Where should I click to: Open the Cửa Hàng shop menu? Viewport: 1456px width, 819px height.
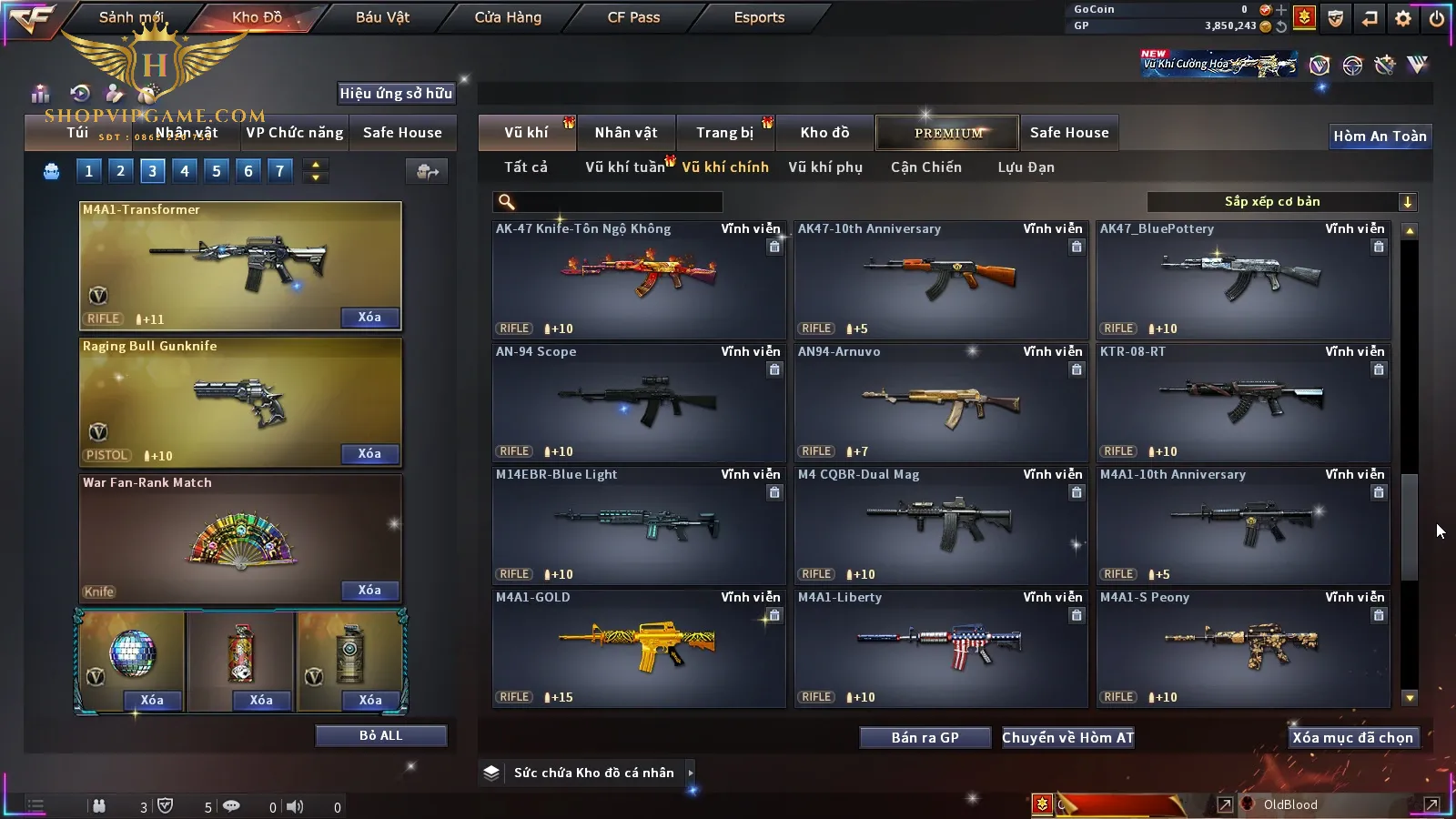508,17
